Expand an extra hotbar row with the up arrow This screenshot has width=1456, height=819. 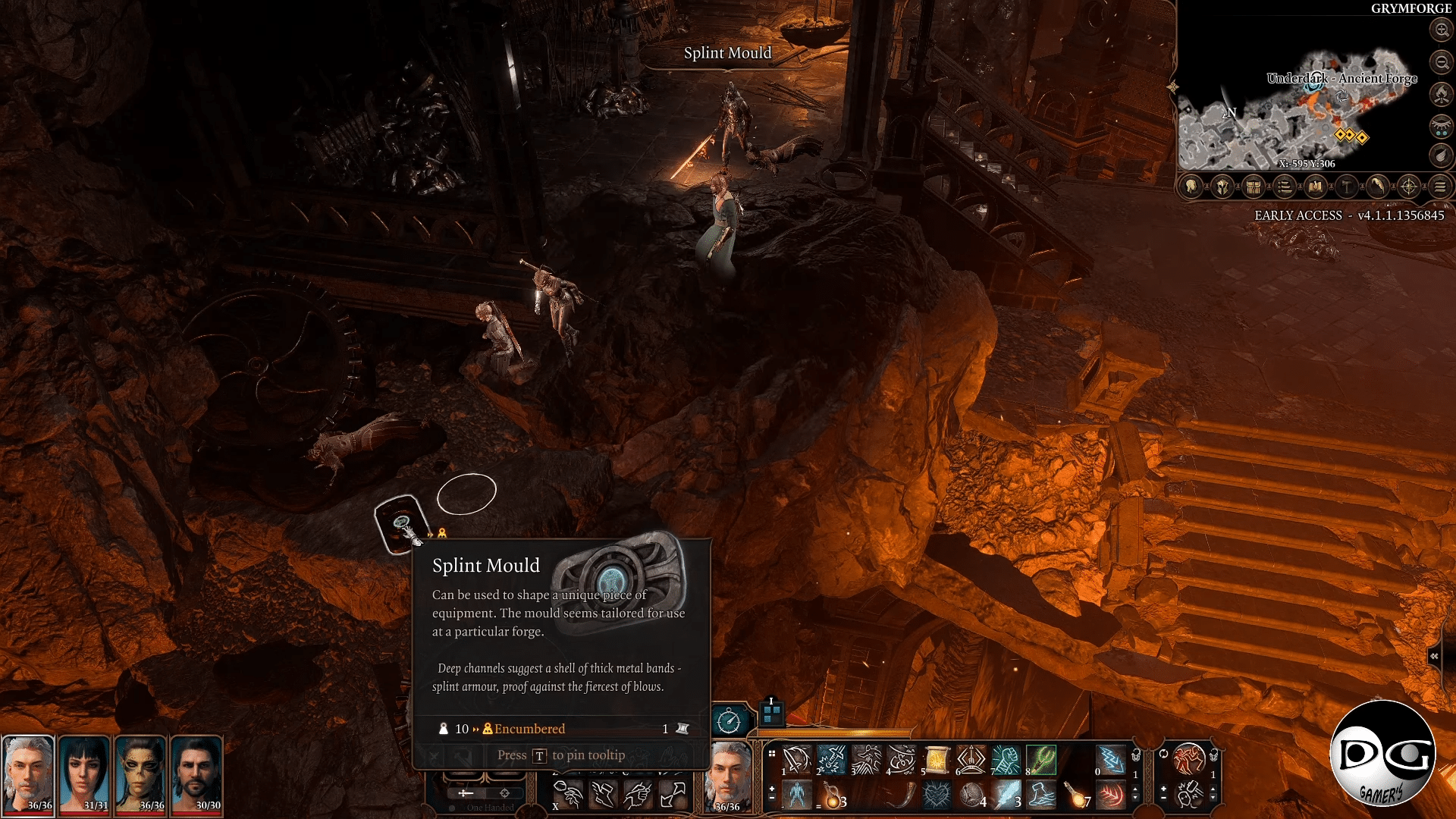(1135, 788)
